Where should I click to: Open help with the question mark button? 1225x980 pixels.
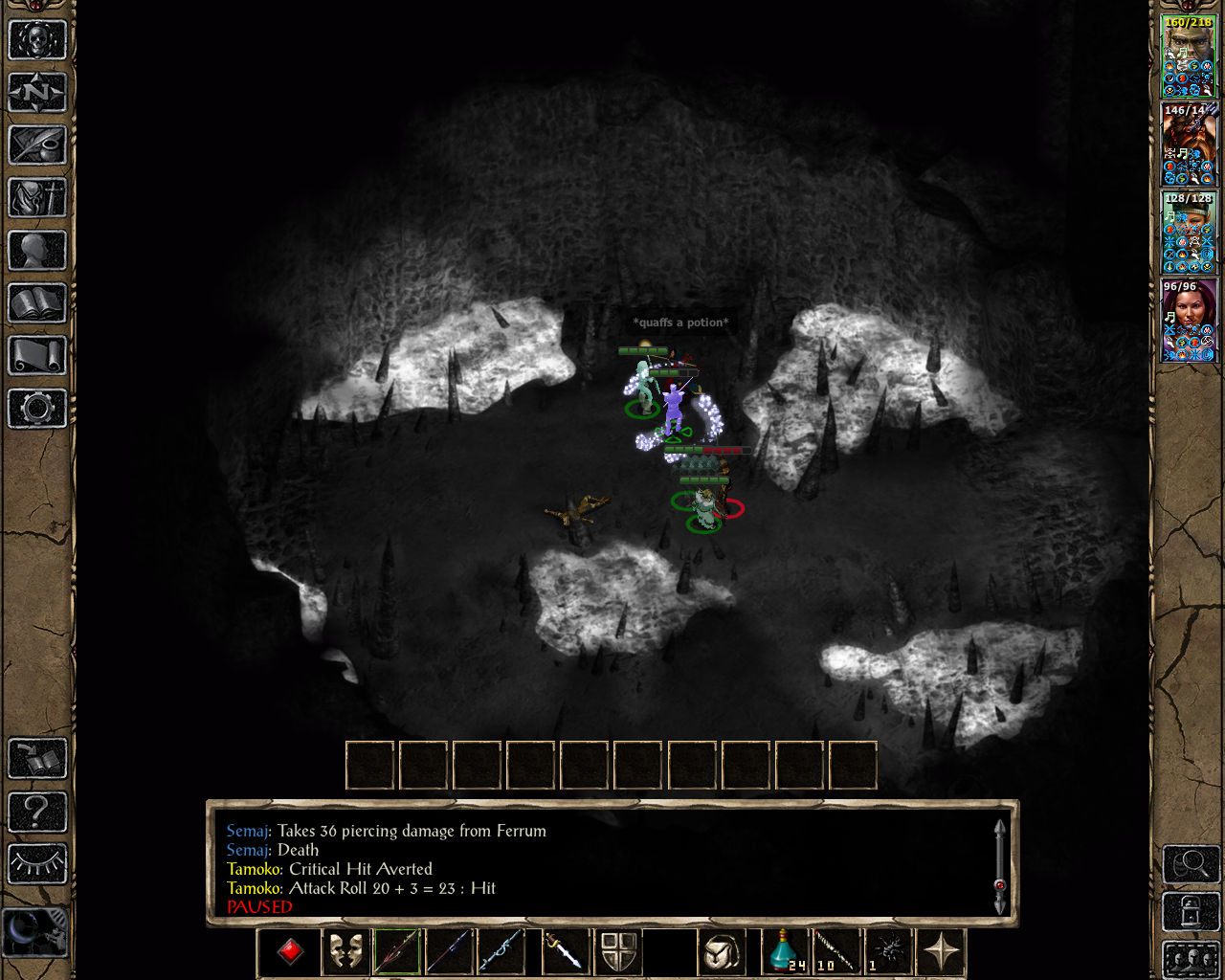pos(37,813)
